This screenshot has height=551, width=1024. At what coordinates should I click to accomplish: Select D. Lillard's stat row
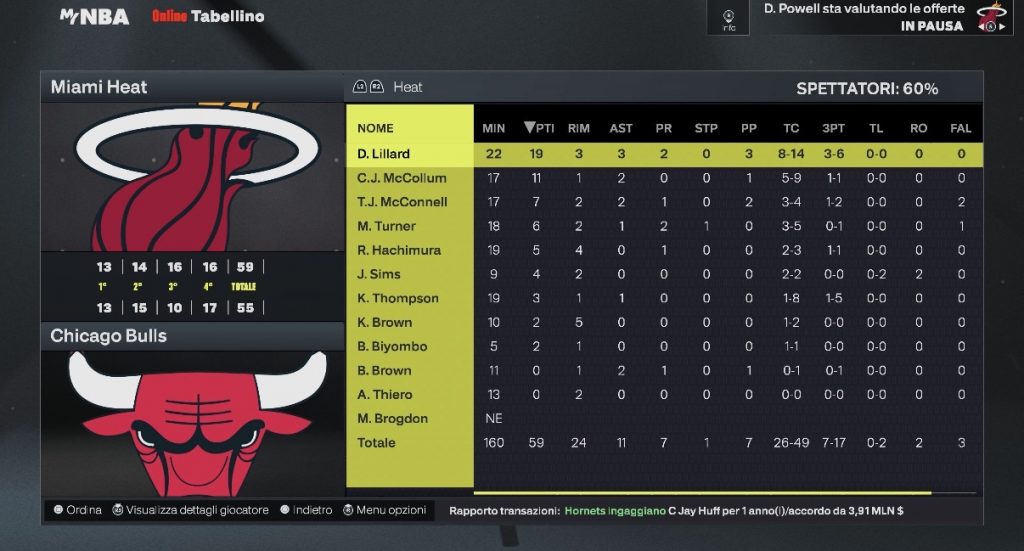[x=384, y=154]
